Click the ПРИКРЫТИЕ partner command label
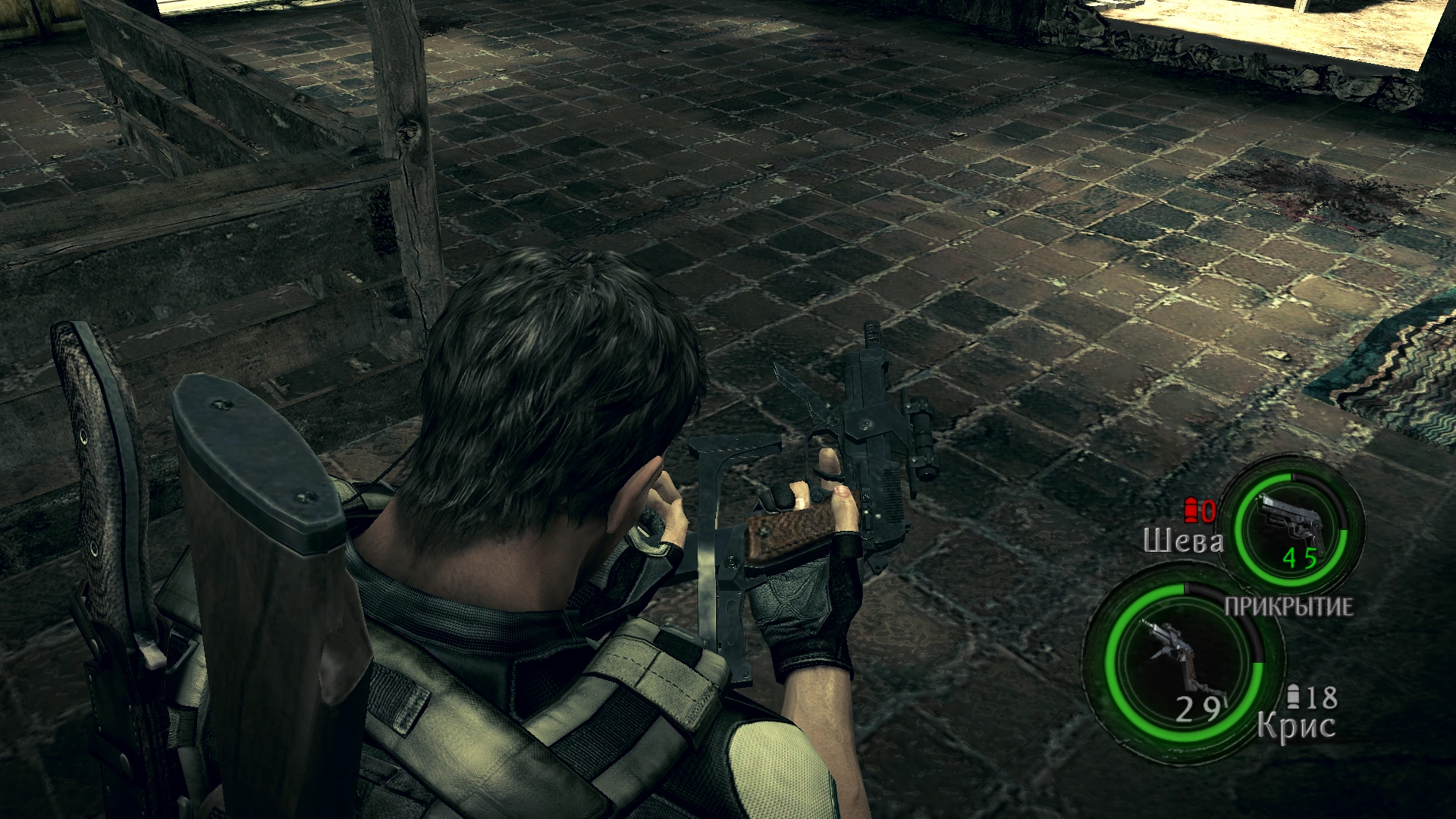This screenshot has width=1456, height=819. 1288,607
